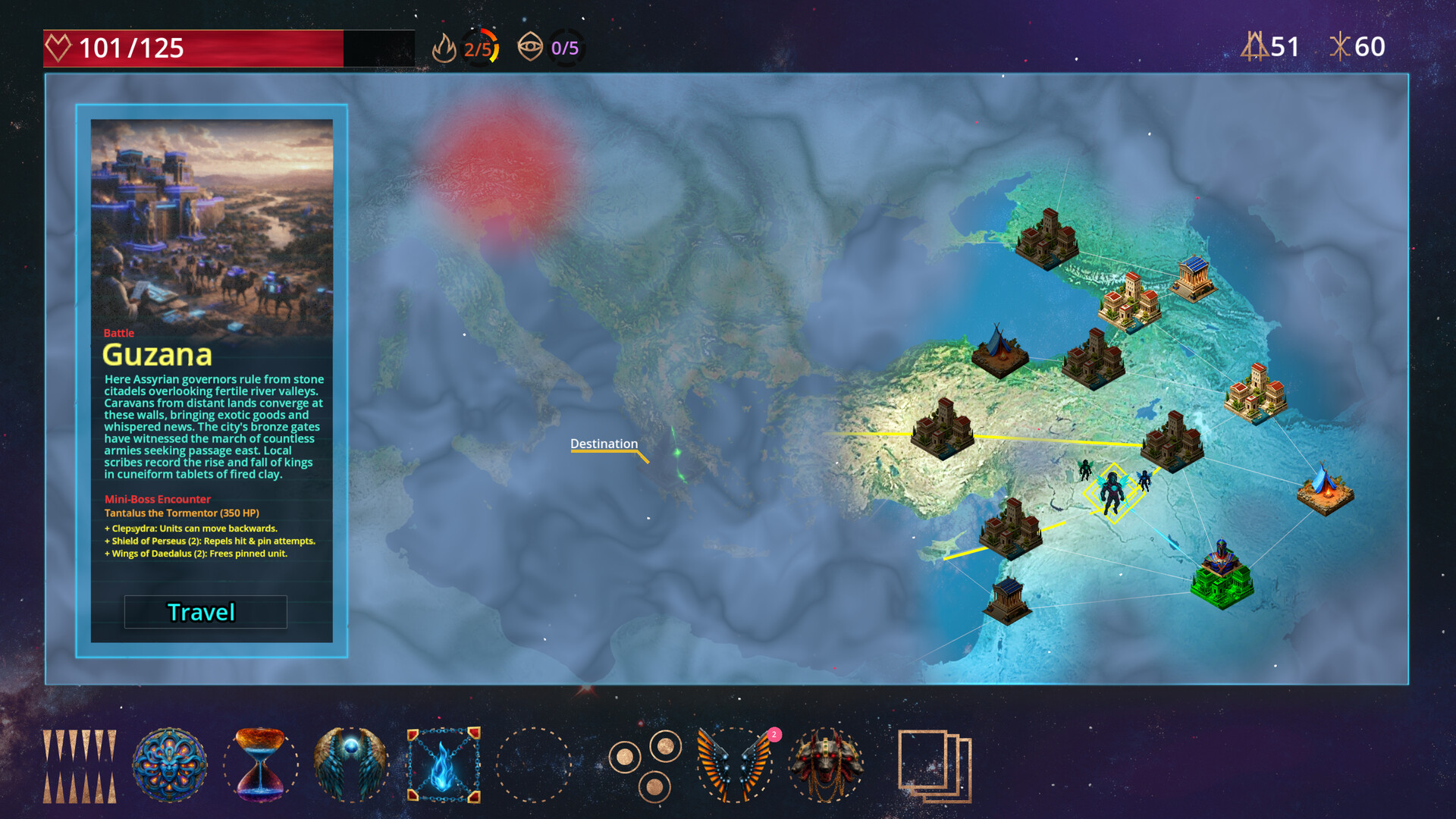Select the green boss temple node on the map
1456x819 pixels.
pyautogui.click(x=1222, y=582)
